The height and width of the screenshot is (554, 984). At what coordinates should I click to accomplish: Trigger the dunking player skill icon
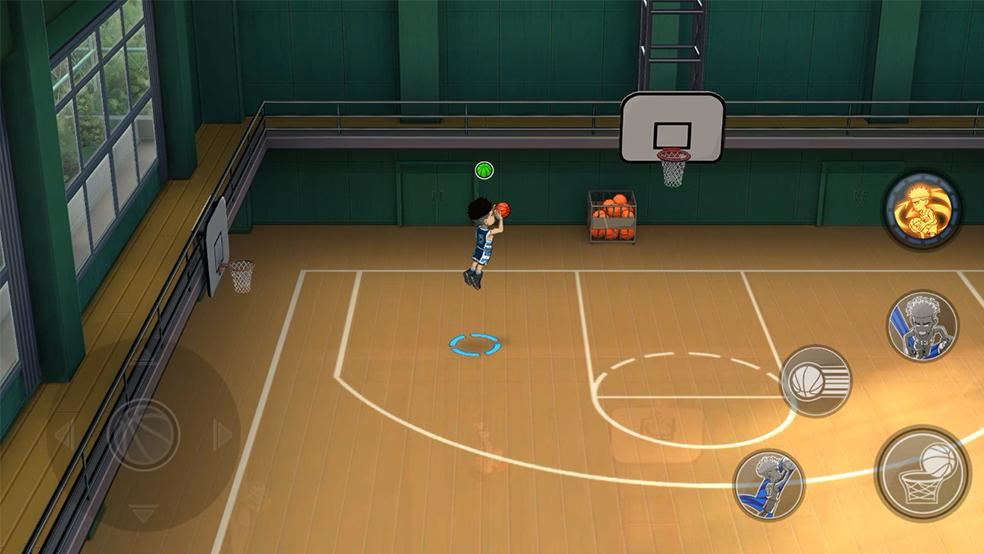pos(769,484)
